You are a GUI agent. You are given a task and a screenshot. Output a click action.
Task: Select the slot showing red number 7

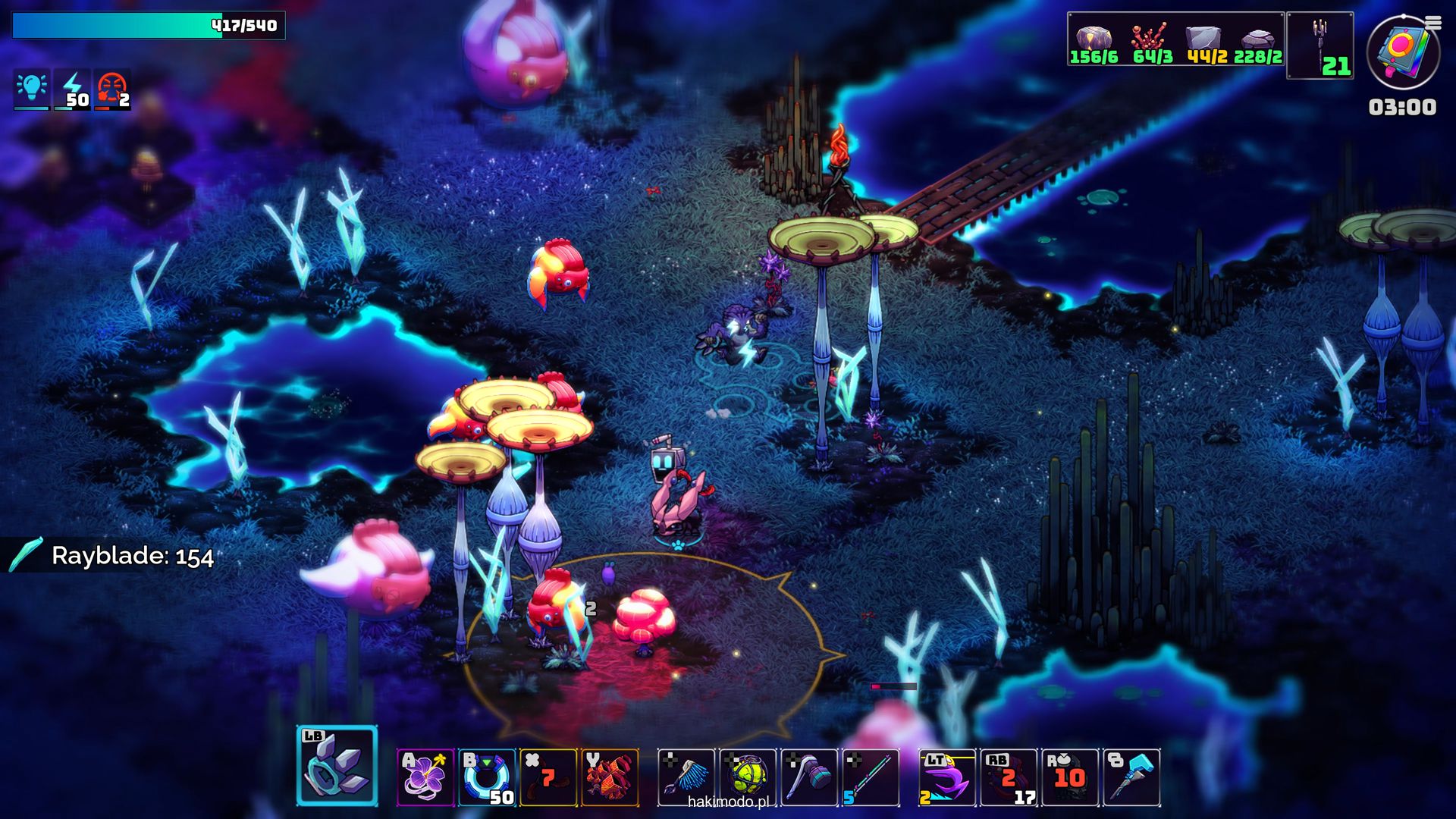point(548,777)
